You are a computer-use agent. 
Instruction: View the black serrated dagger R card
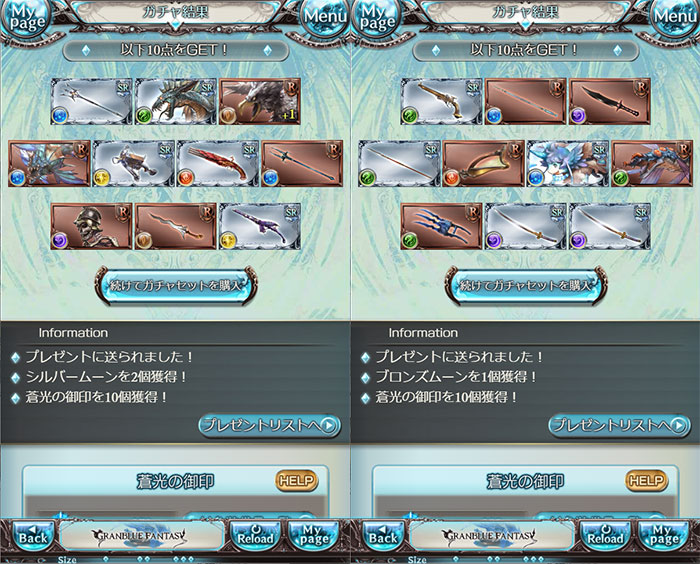click(609, 101)
